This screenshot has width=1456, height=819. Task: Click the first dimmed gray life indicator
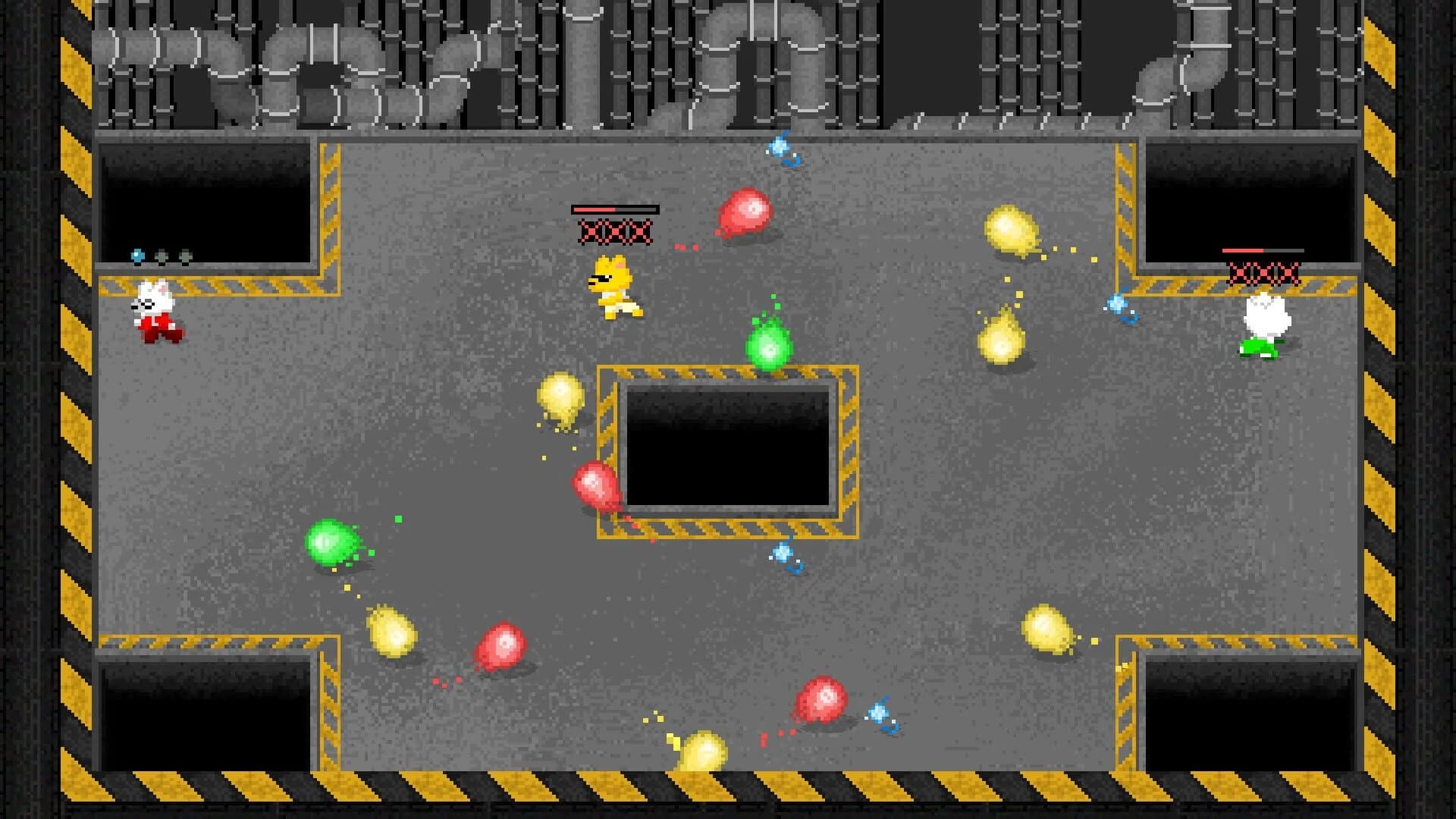(x=161, y=255)
